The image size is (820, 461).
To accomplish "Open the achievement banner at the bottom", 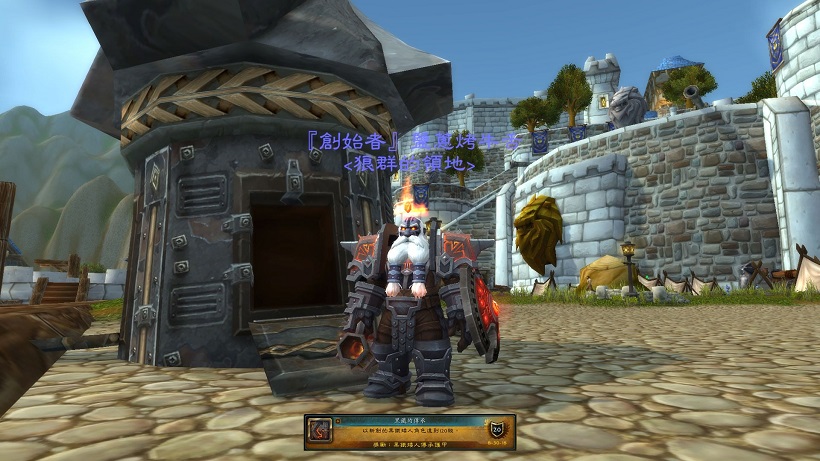I will [410, 431].
